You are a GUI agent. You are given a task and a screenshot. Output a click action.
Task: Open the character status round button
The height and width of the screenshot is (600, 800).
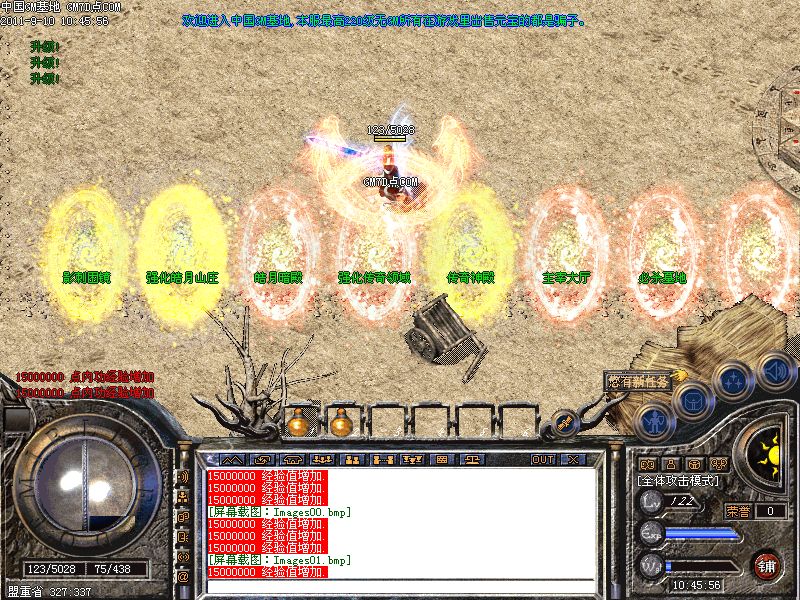click(654, 422)
